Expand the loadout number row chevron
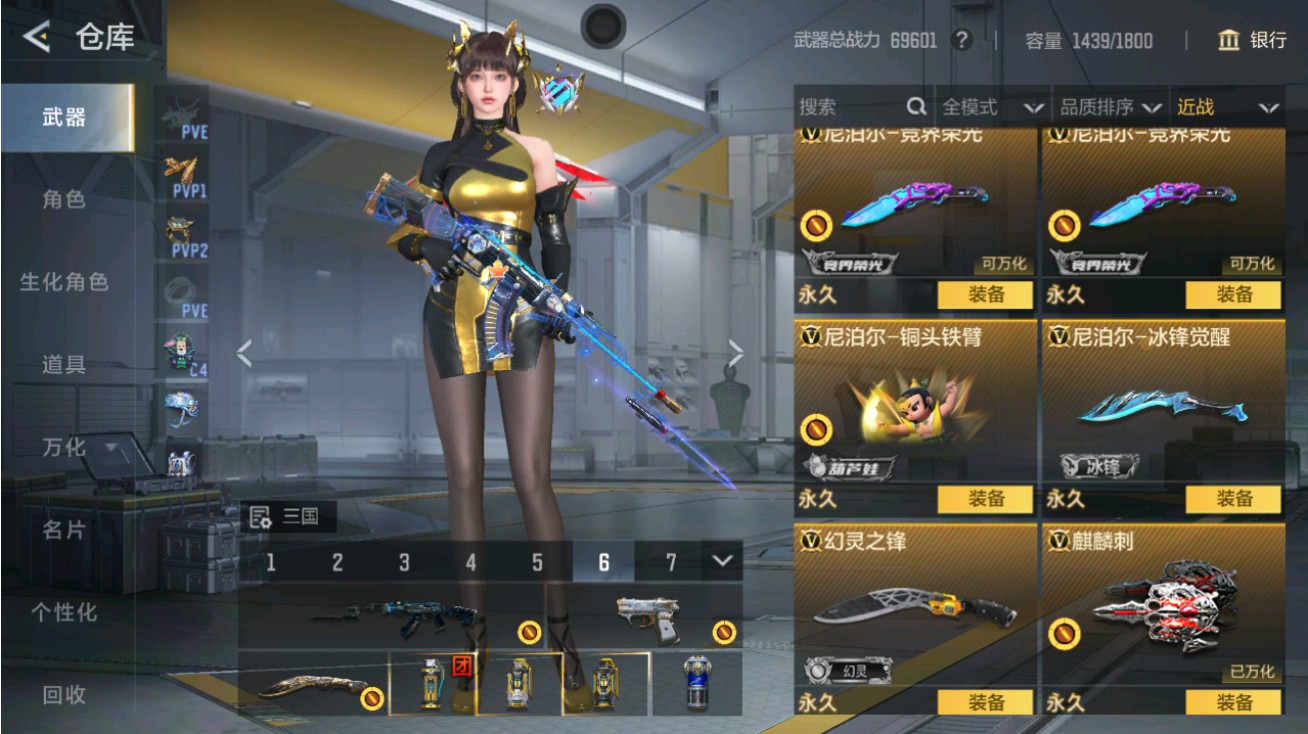Viewport: 1308px width, 734px height. [x=725, y=562]
